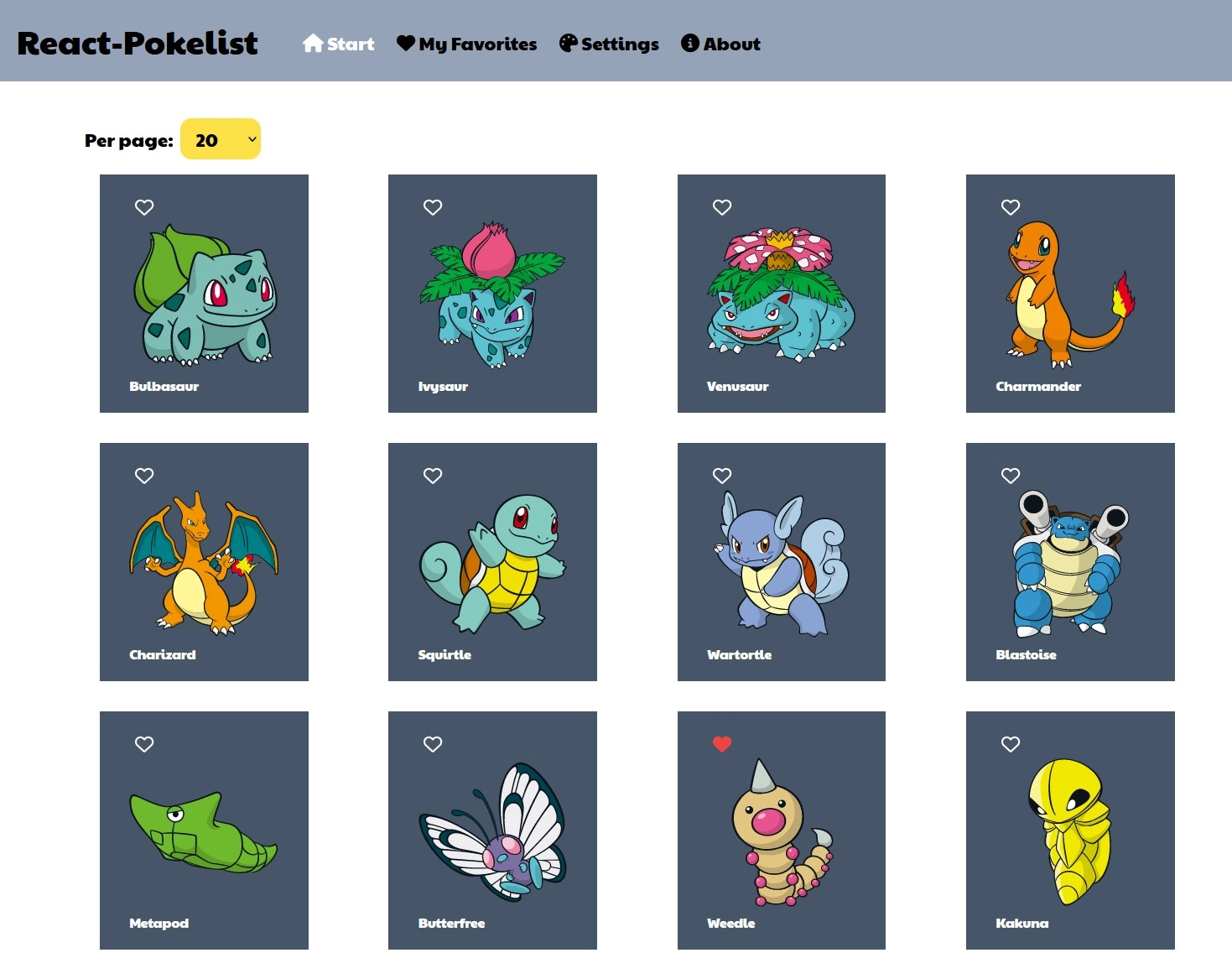Select Start in the navigation bar
The width and height of the screenshot is (1232, 958).
tap(338, 43)
